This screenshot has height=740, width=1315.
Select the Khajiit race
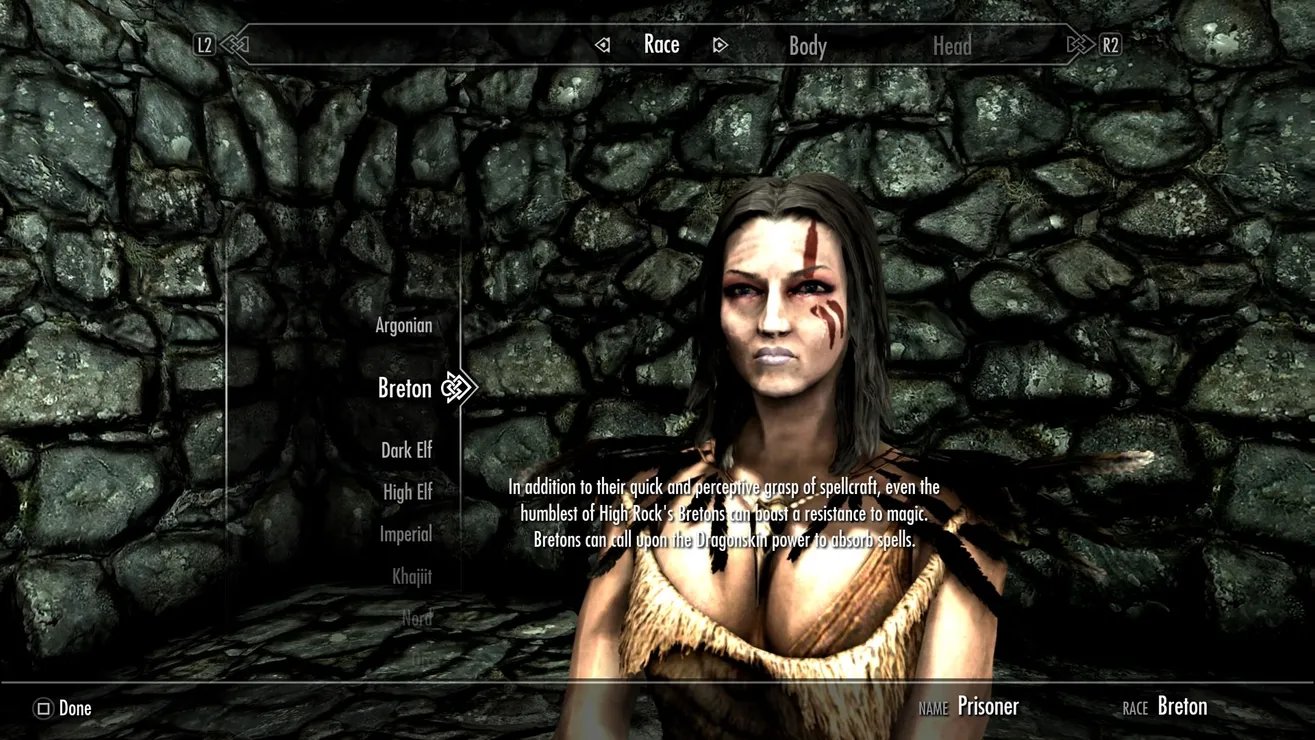pyautogui.click(x=411, y=577)
